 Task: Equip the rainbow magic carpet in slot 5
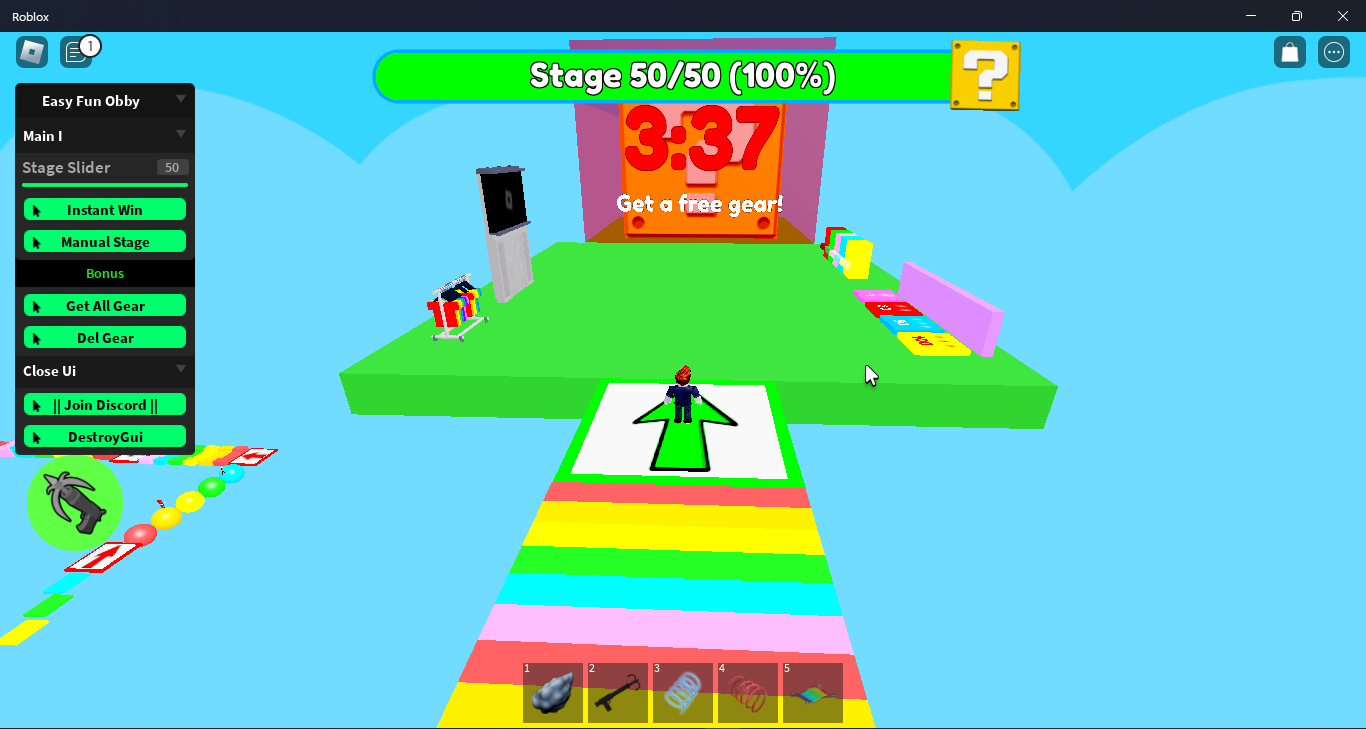tap(813, 692)
